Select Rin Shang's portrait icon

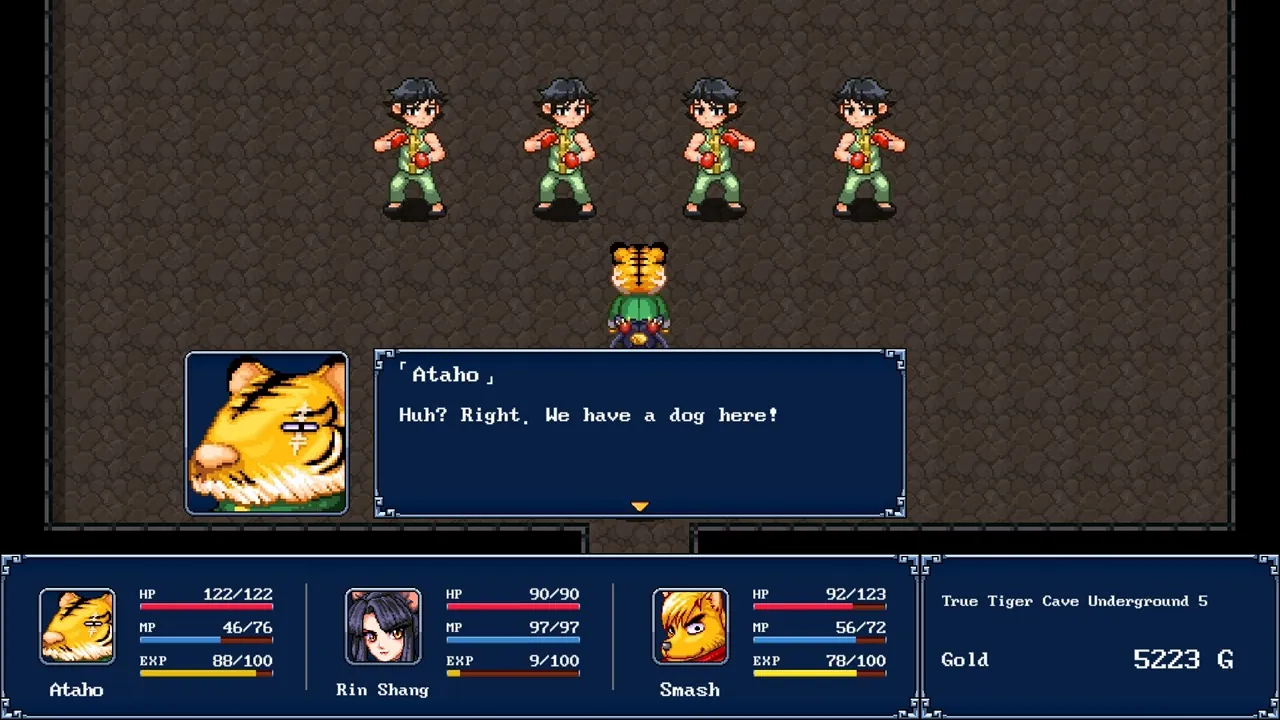pos(383,626)
